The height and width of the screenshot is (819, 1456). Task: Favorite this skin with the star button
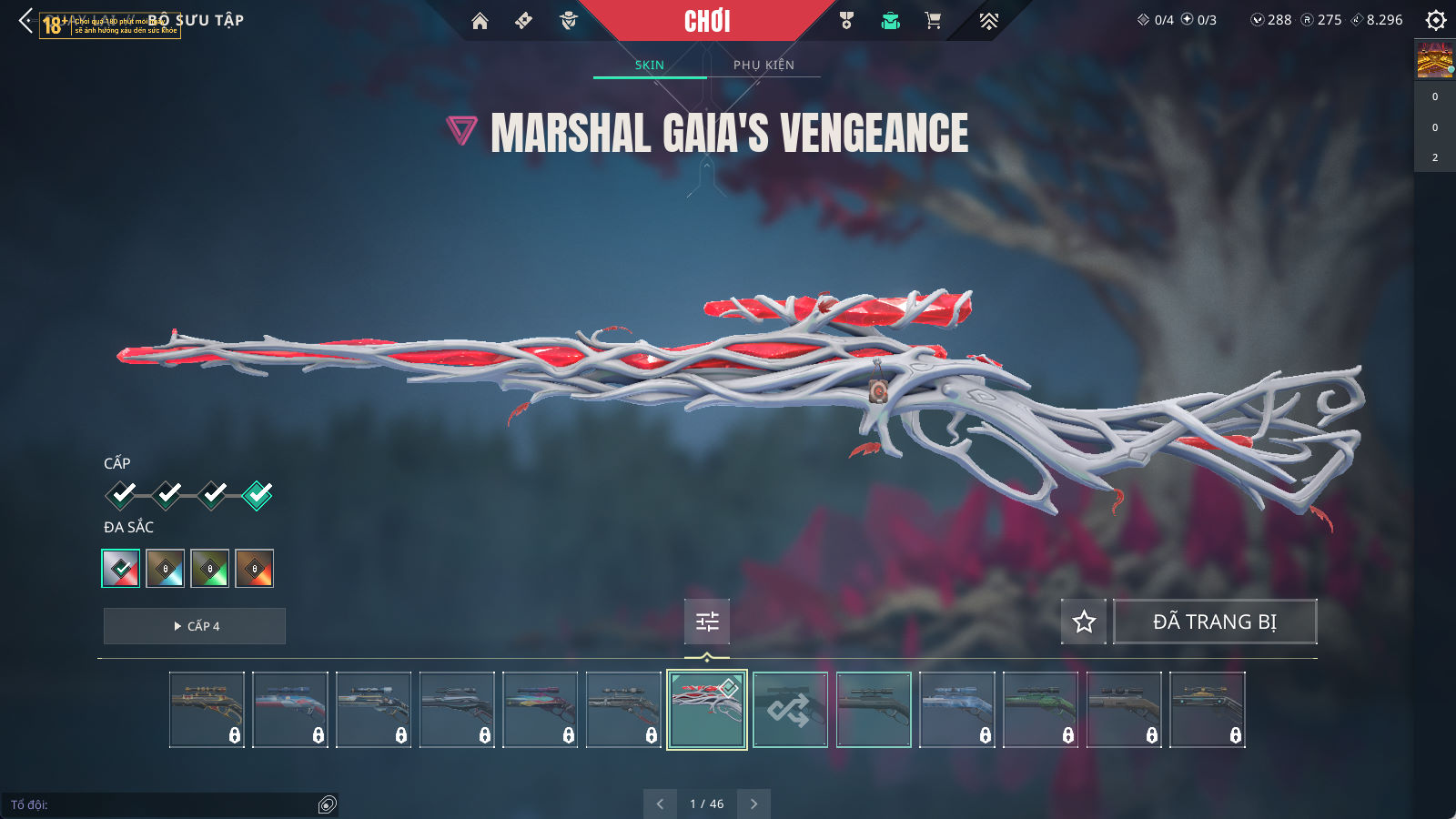coord(1084,622)
